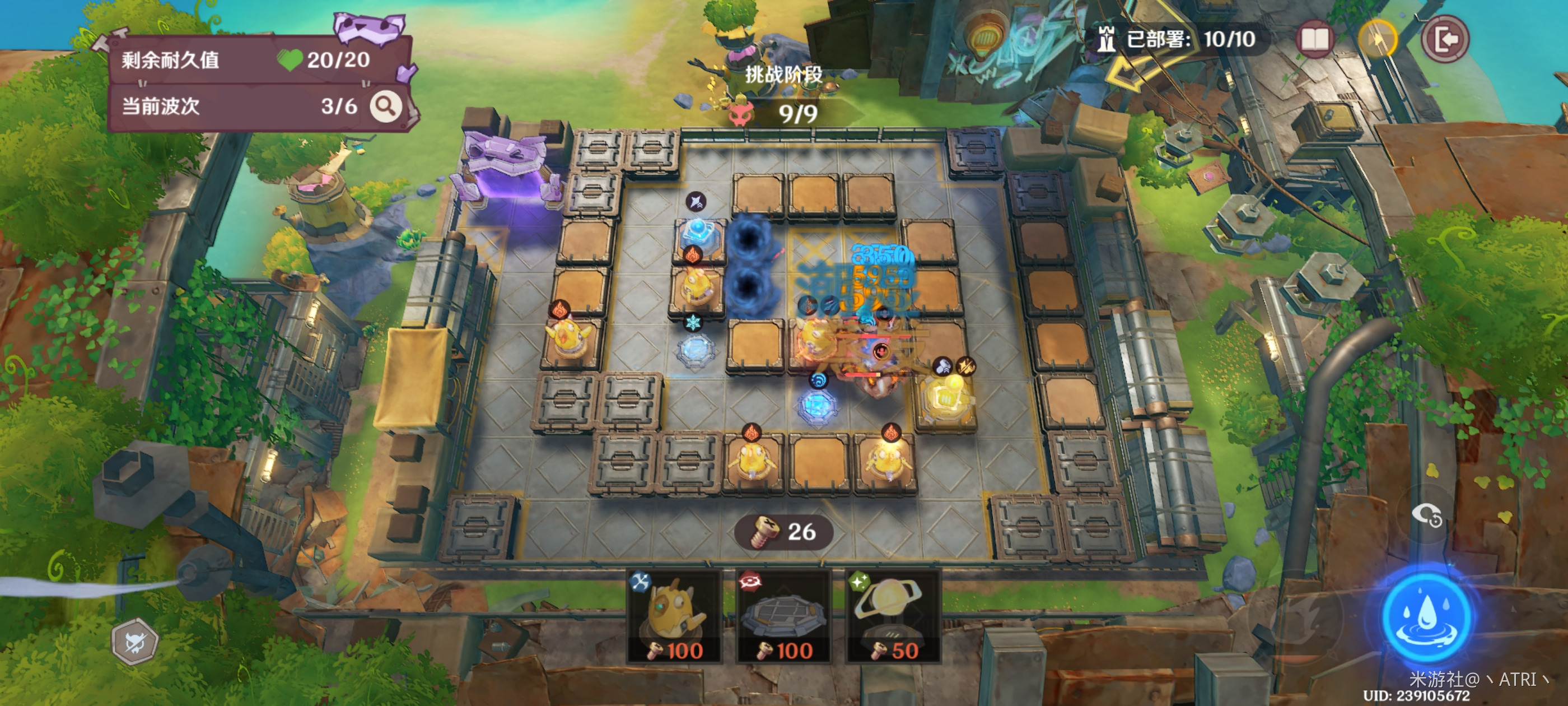This screenshot has height=706, width=1568.
Task: Open the tutorial book
Action: click(x=1314, y=40)
